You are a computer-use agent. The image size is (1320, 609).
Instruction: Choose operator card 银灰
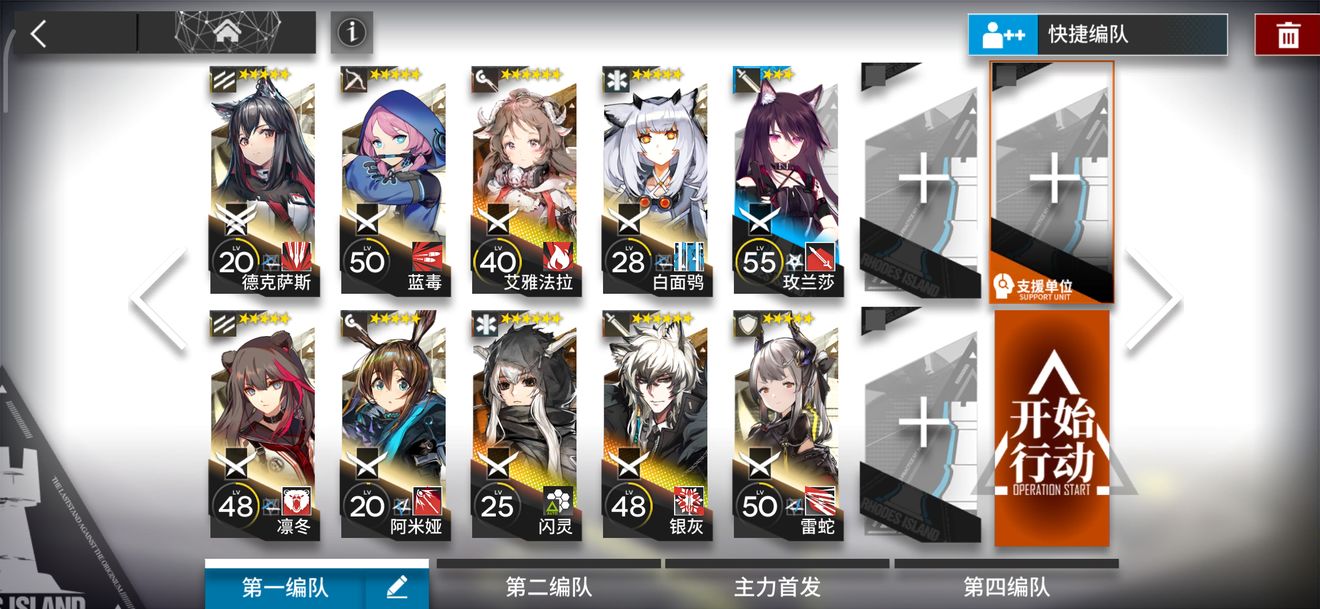(x=656, y=425)
